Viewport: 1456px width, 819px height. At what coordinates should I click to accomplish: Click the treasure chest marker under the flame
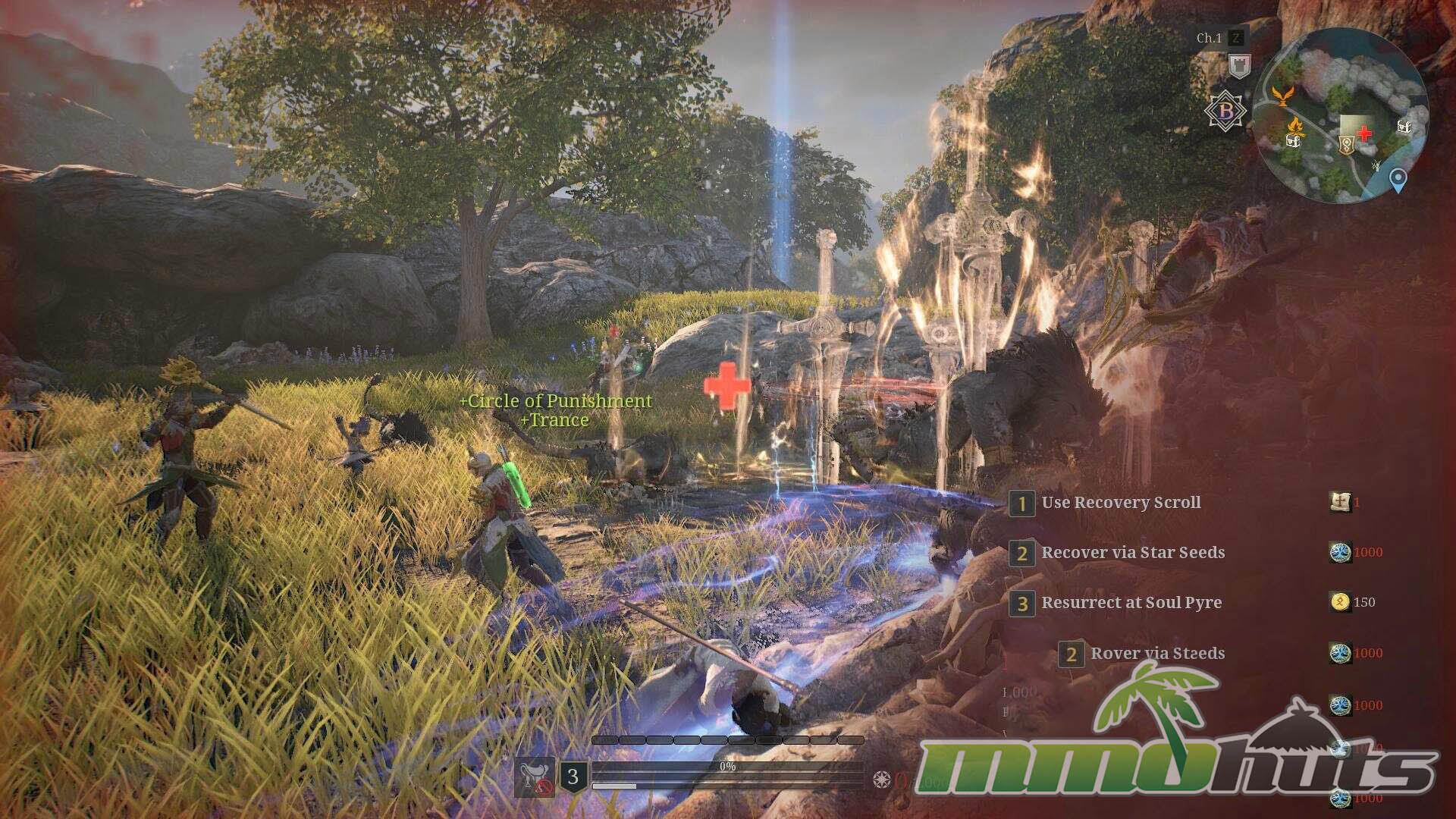(1294, 140)
